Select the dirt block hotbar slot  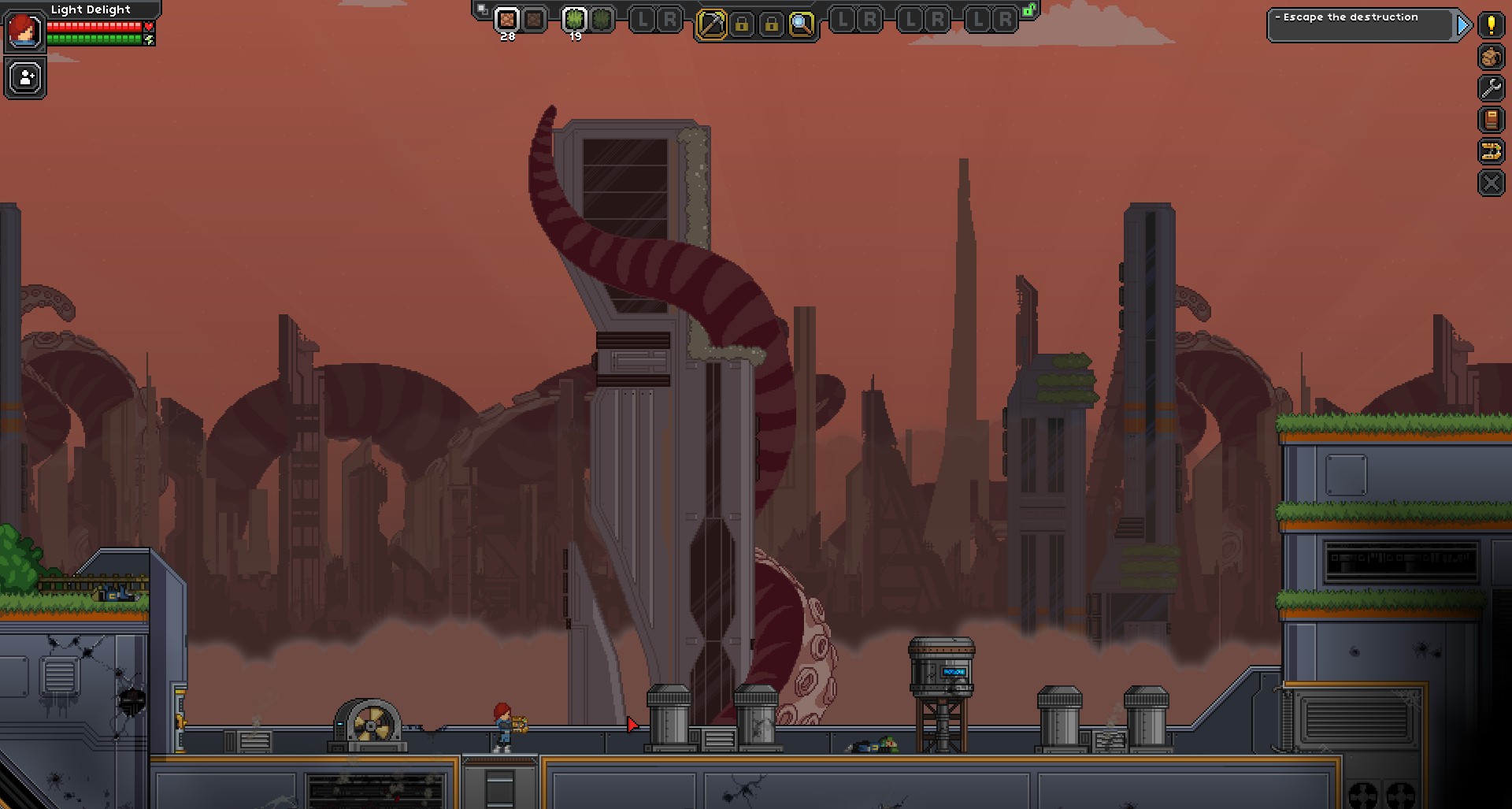point(506,21)
